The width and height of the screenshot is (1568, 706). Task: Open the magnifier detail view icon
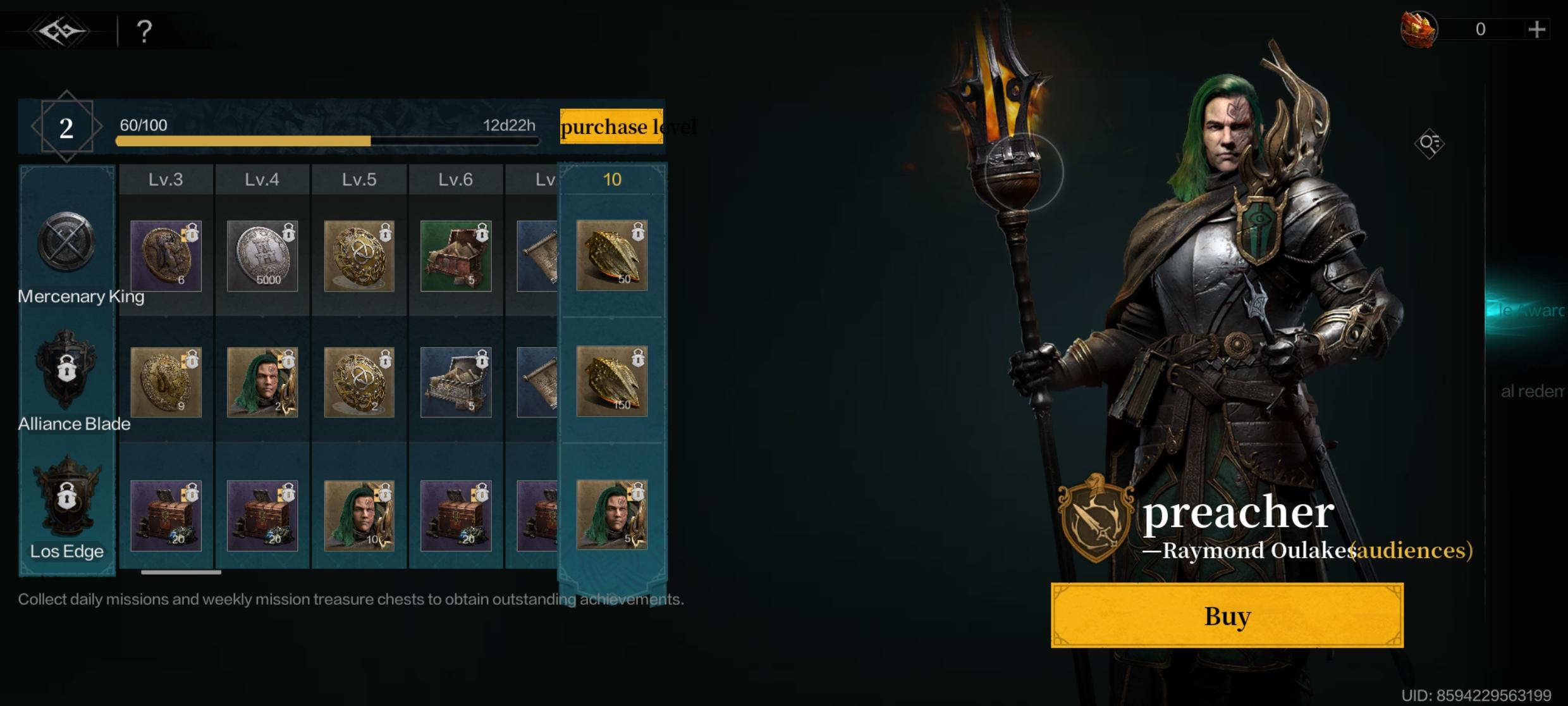click(1429, 143)
